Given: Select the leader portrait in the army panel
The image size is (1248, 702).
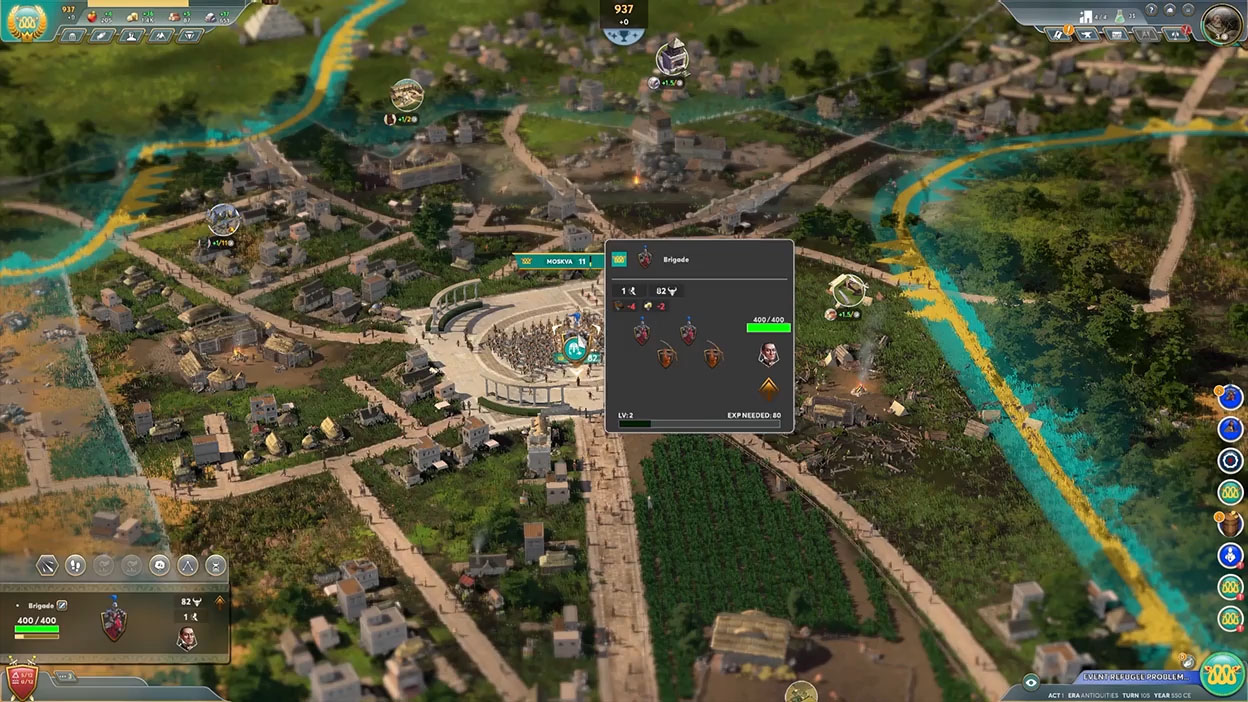Looking at the screenshot, I should coord(187,638).
